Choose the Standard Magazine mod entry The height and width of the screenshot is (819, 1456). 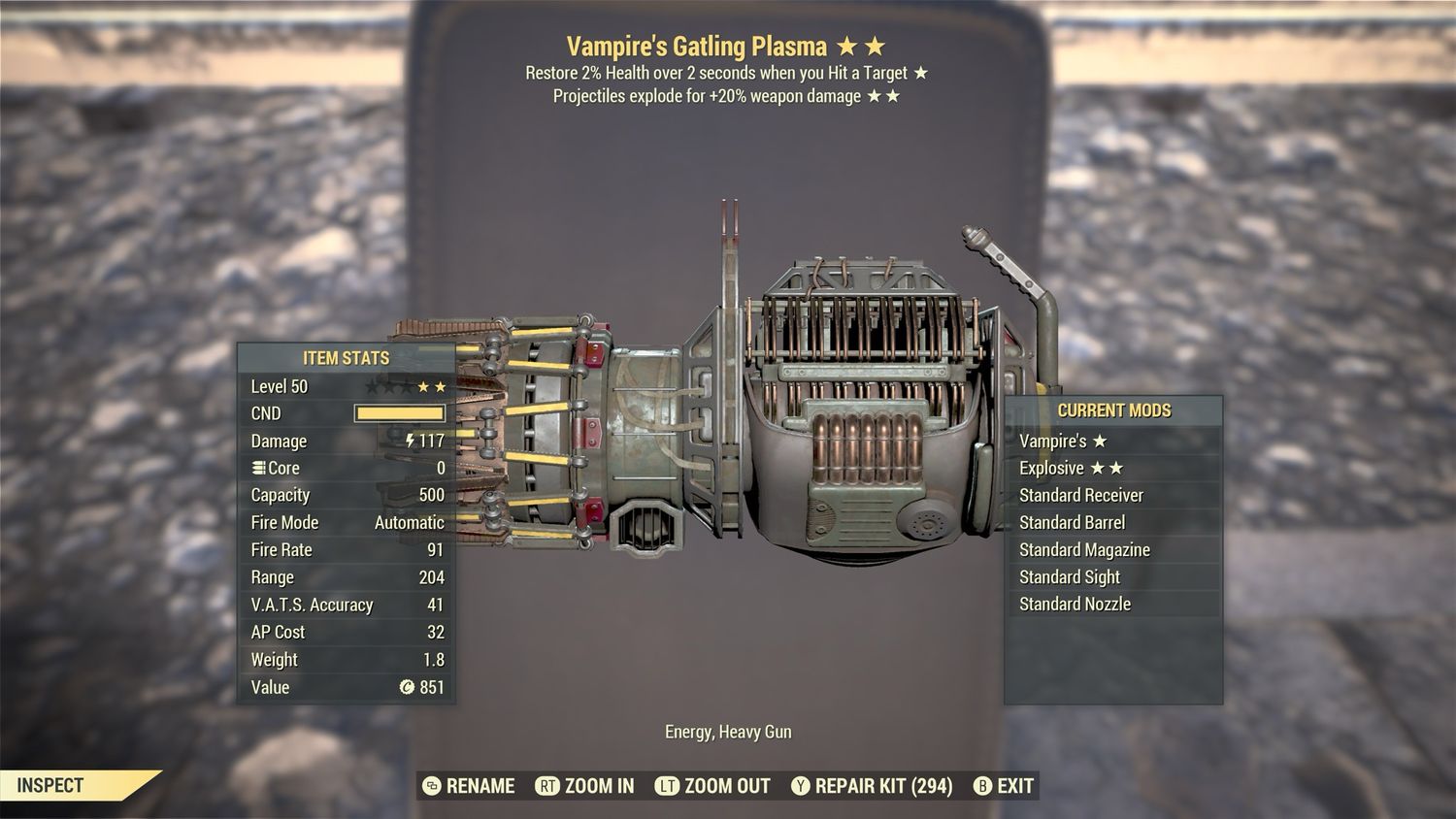[x=1112, y=549]
